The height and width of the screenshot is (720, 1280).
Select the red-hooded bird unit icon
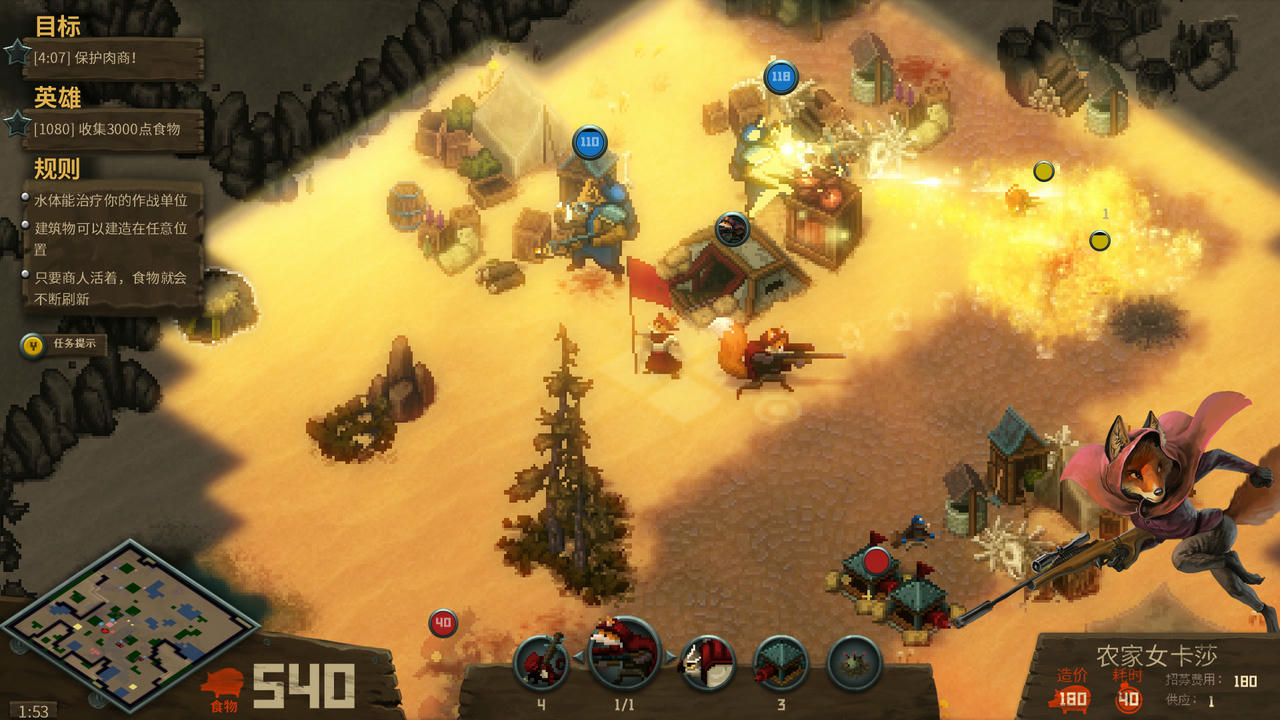(x=707, y=662)
